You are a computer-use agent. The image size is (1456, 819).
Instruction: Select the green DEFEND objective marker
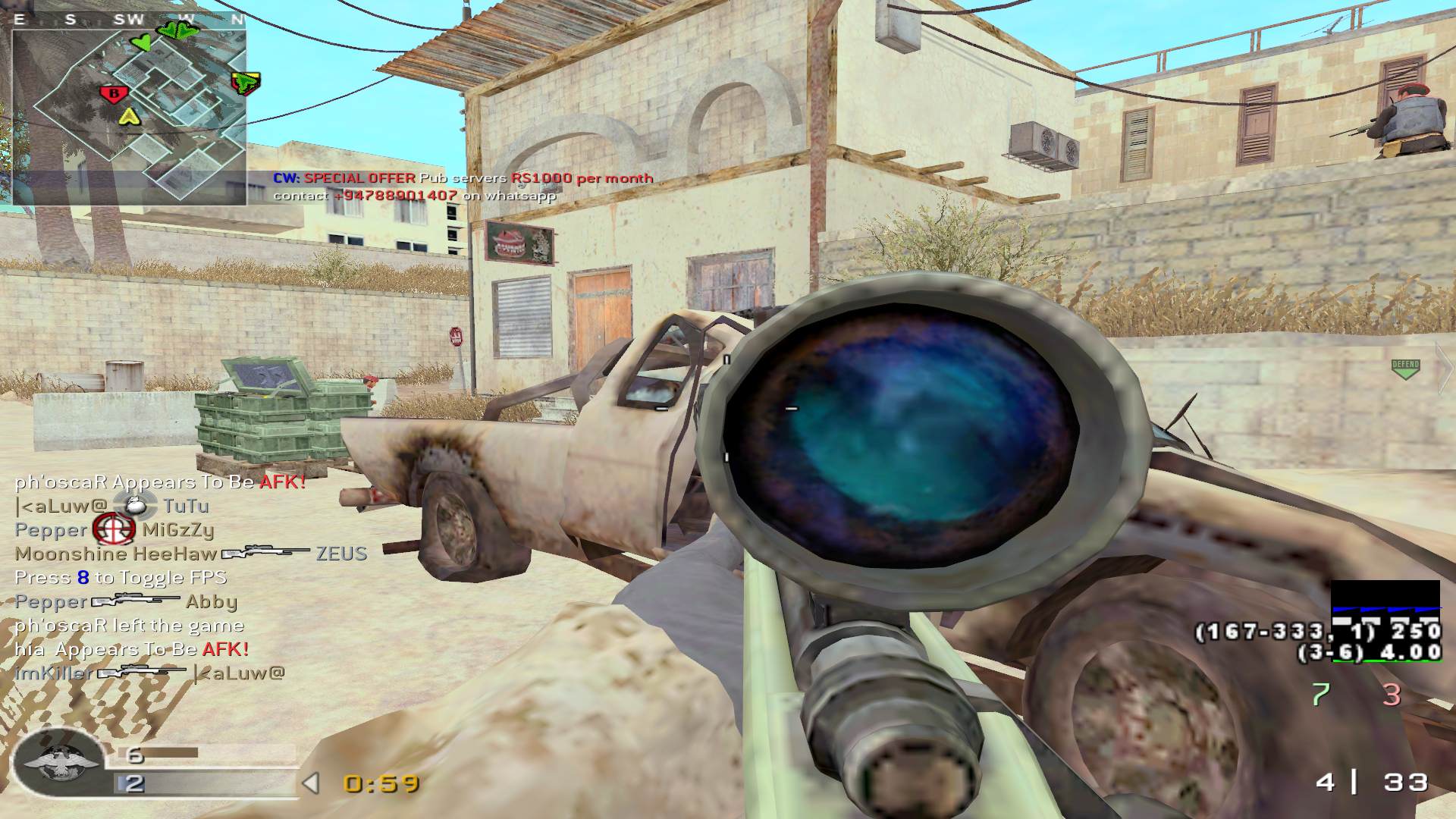pos(1405,369)
